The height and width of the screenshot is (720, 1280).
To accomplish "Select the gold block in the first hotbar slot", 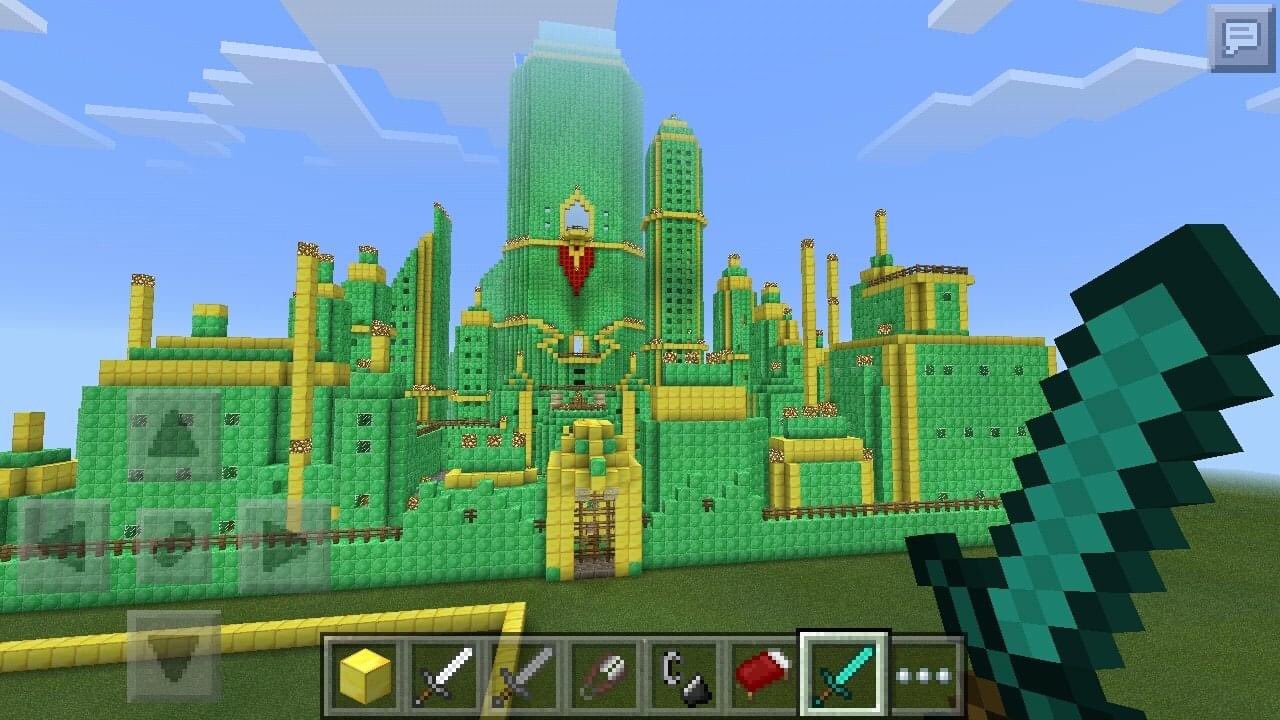I will [365, 673].
